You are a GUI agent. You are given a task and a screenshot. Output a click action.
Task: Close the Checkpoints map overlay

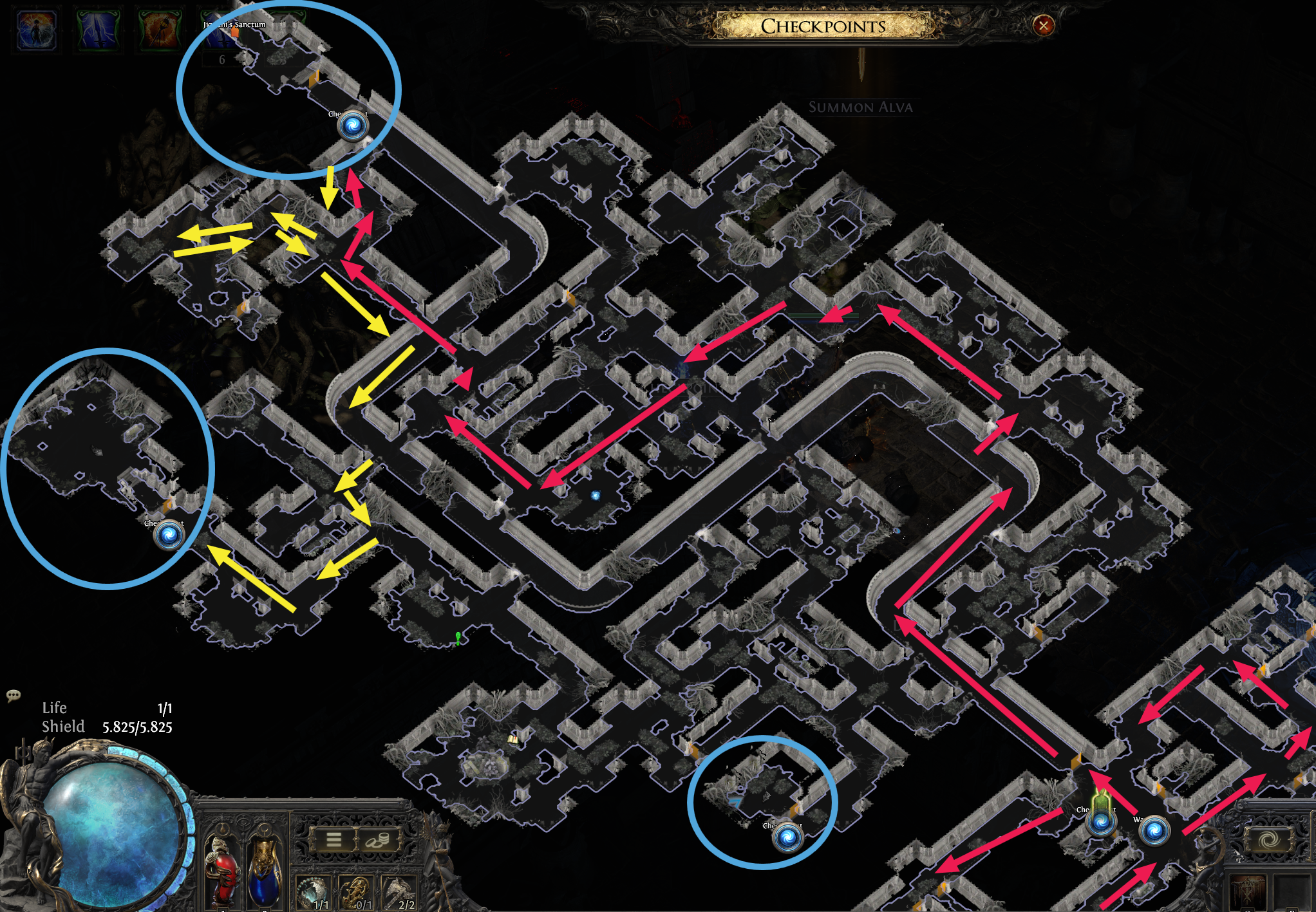pyautogui.click(x=1043, y=26)
